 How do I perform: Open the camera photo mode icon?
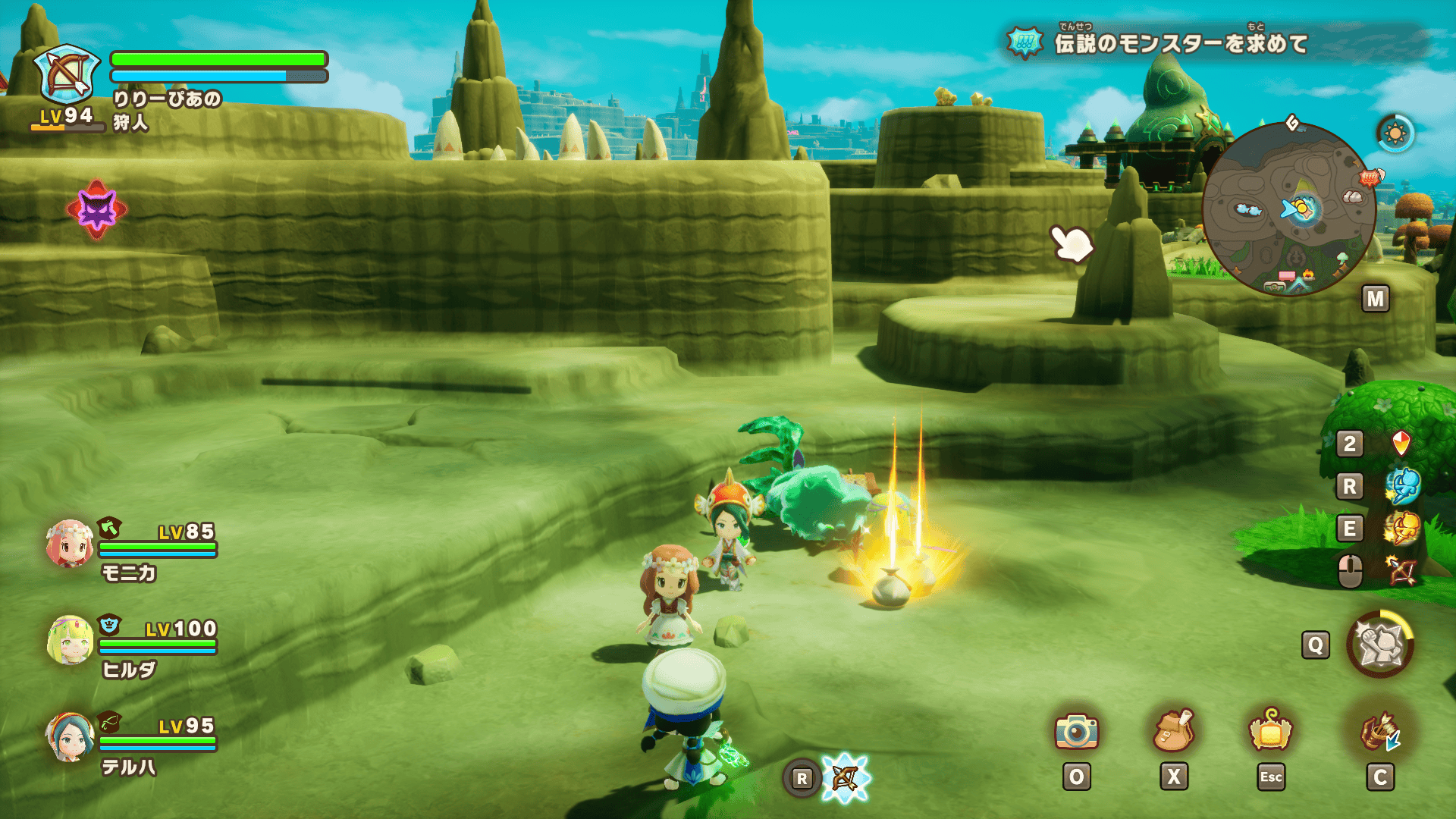[x=1076, y=731]
